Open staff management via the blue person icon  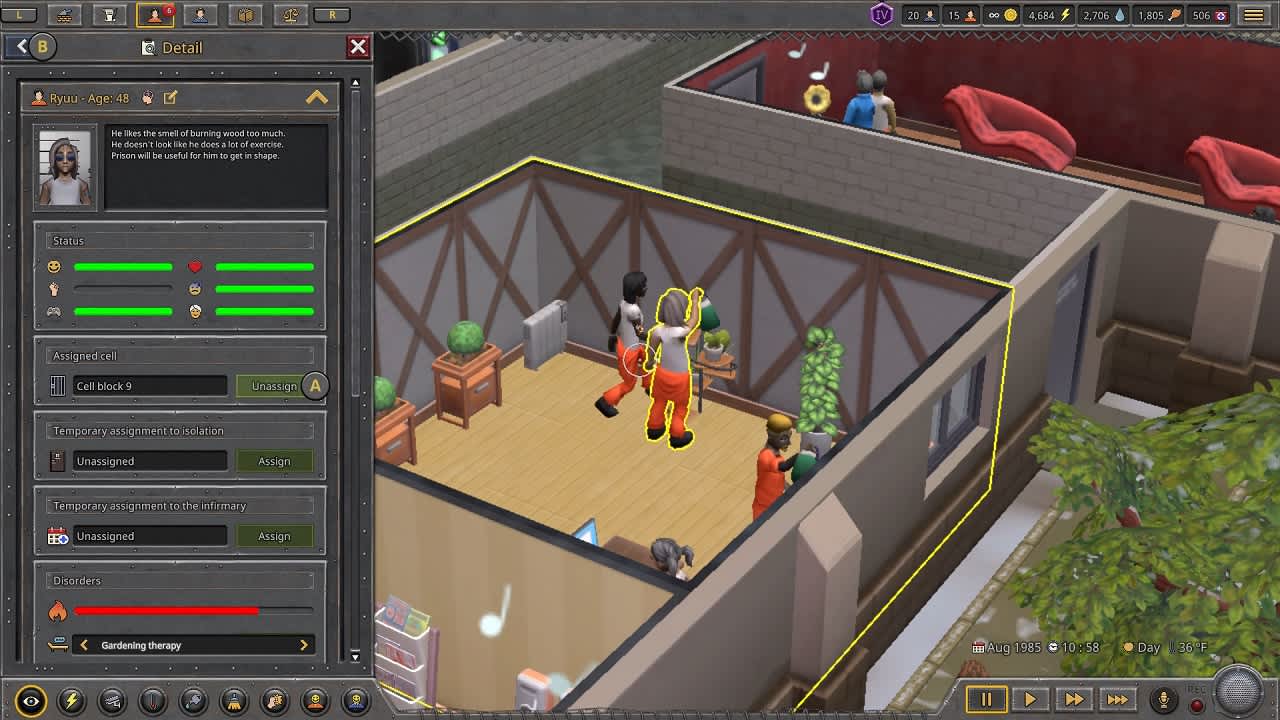[201, 15]
